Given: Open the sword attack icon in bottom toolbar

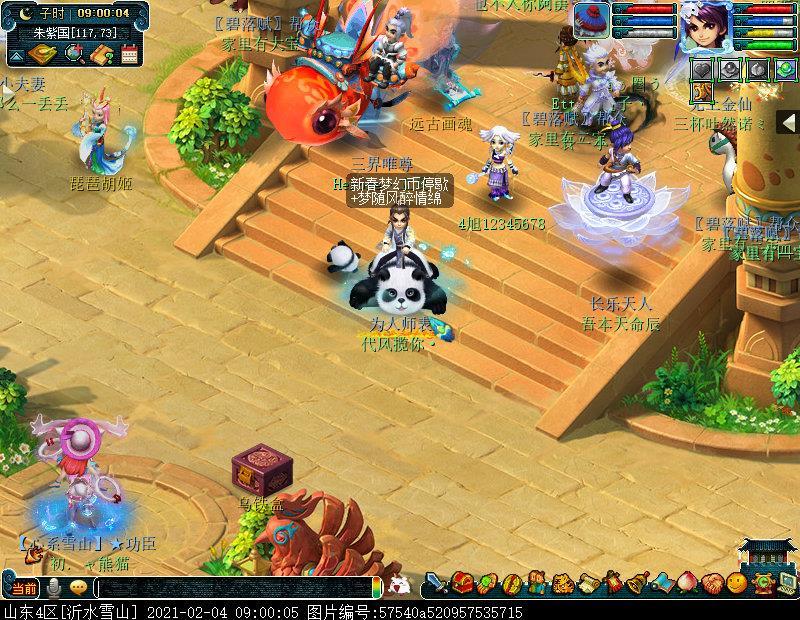Looking at the screenshot, I should tap(436, 583).
